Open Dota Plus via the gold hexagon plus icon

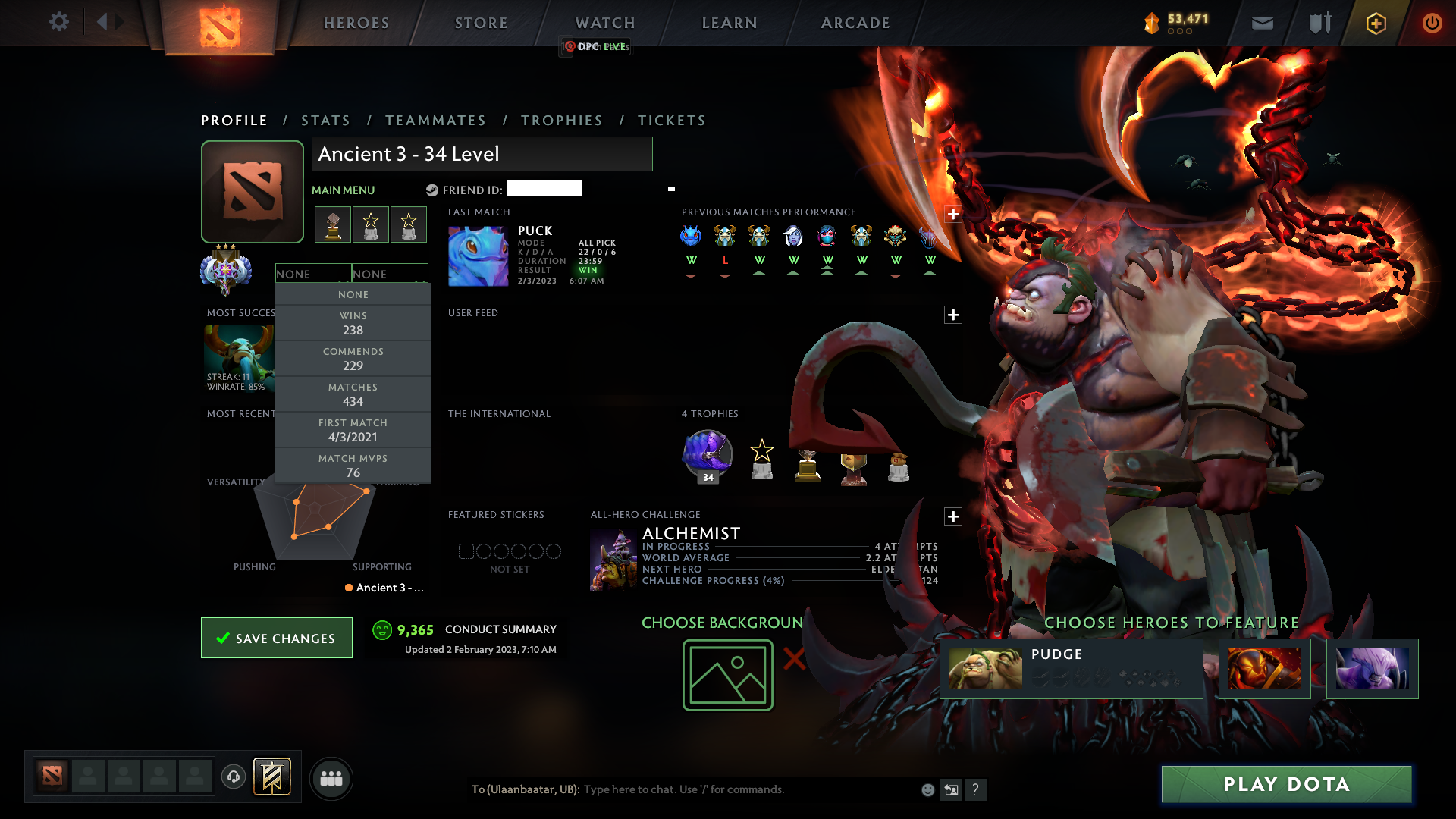(x=1375, y=23)
